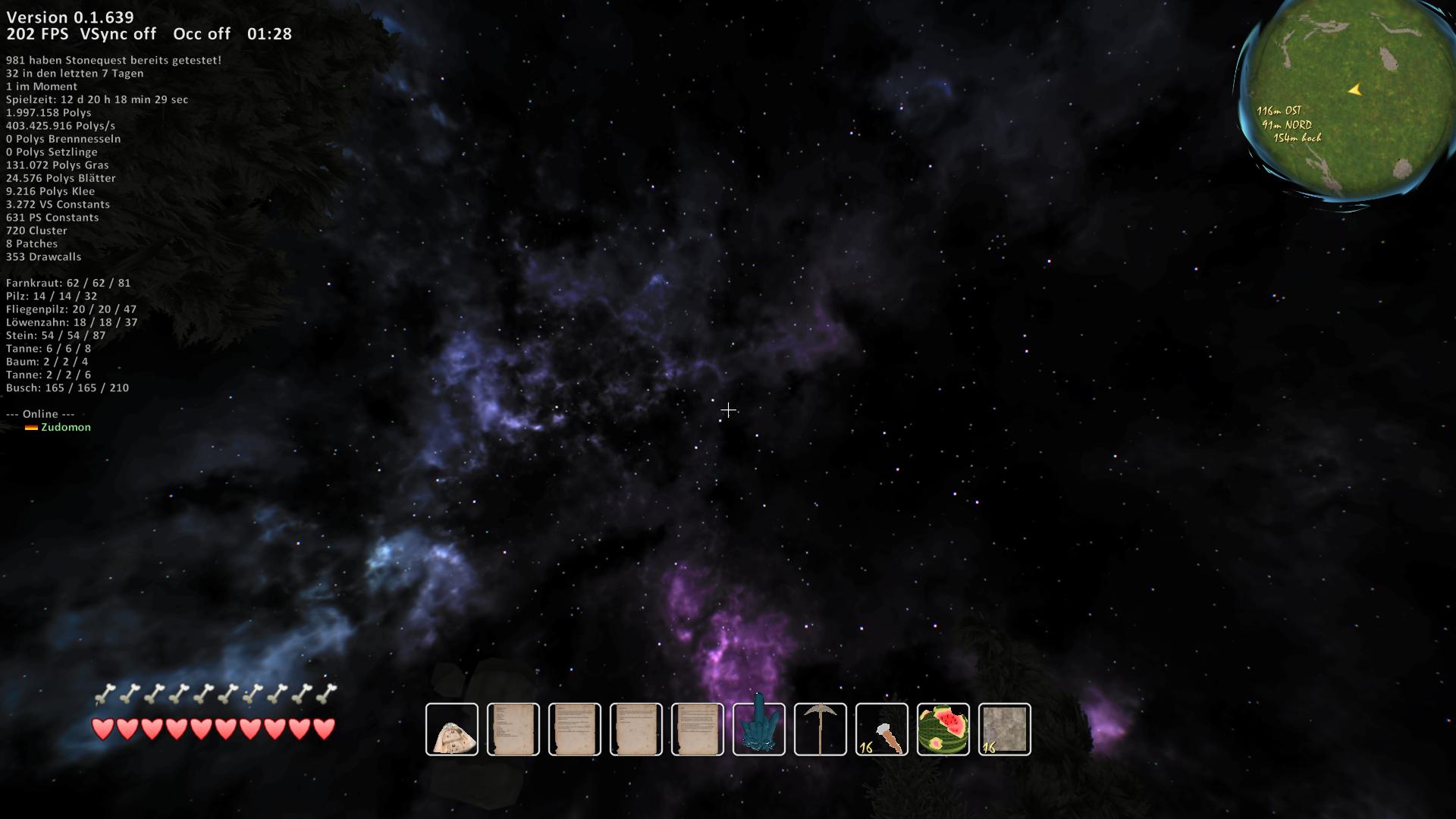Image resolution: width=1456 pixels, height=819 pixels.
Task: Choose the watermelon hotbar slot
Action: click(943, 730)
